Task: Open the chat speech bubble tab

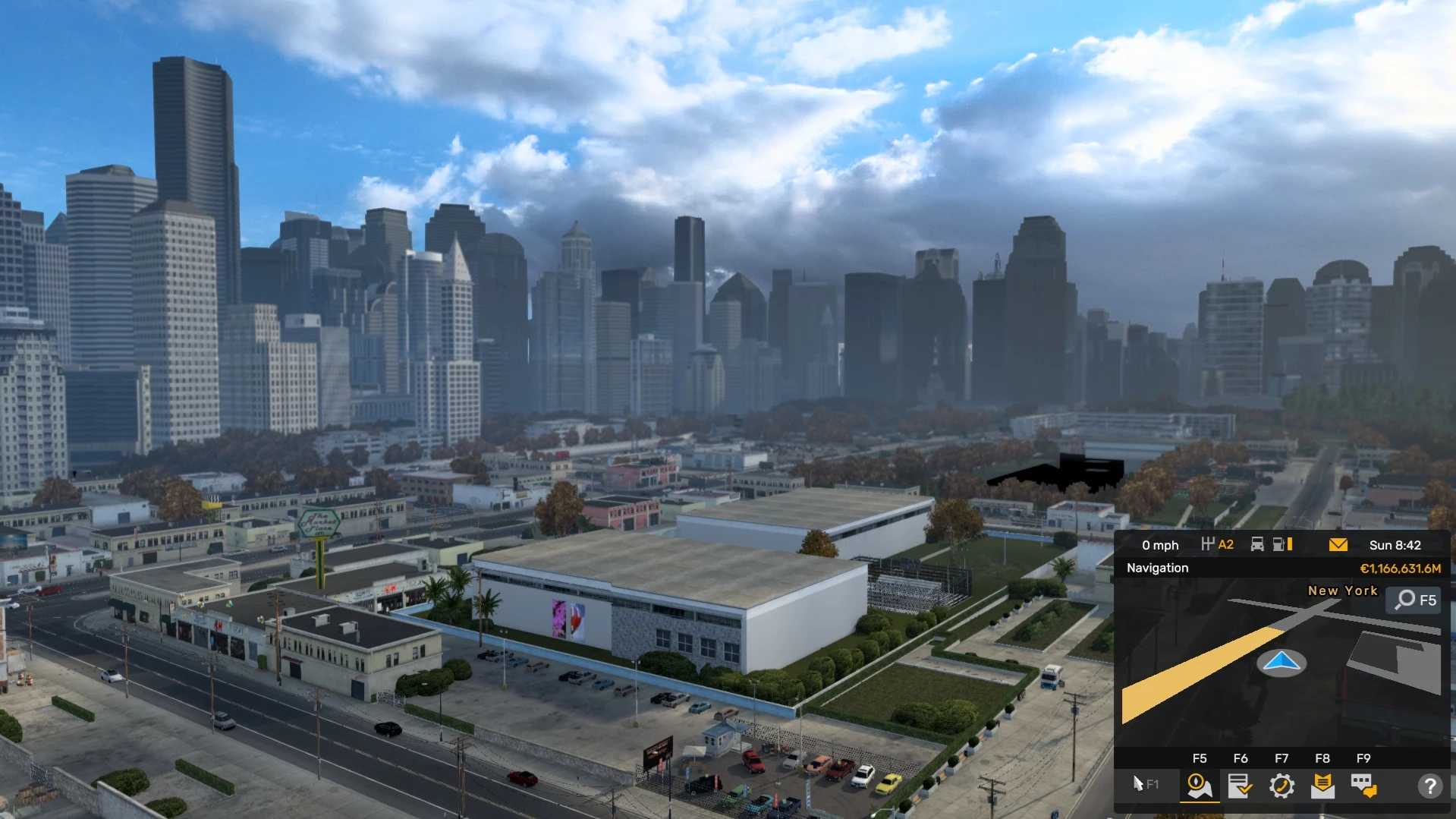Action: point(1363,786)
